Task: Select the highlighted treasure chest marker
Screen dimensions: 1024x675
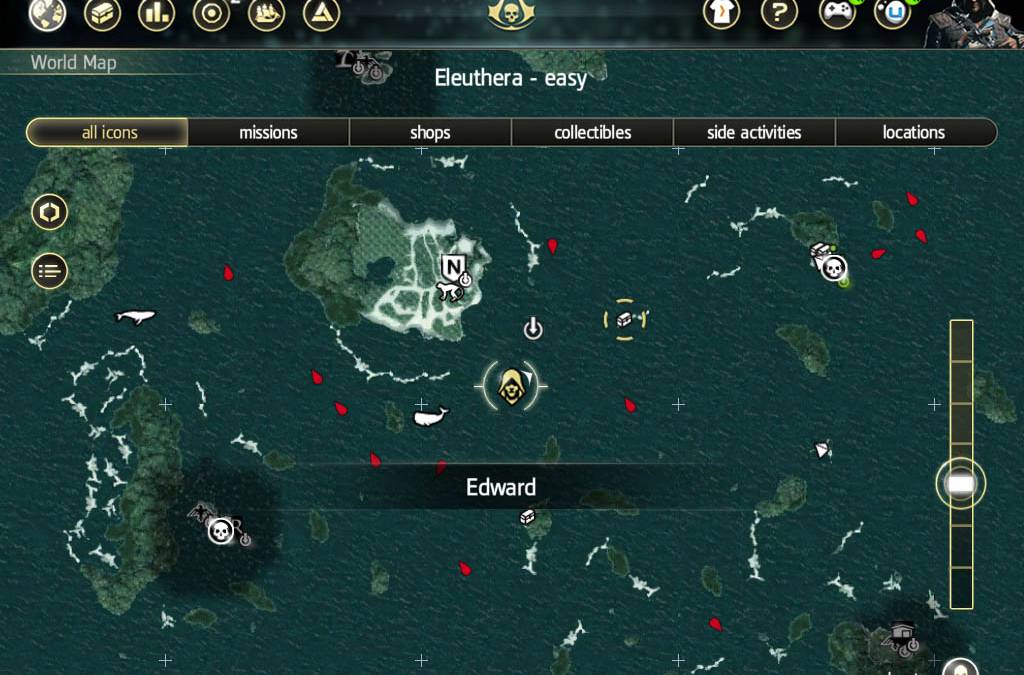Action: pyautogui.click(x=625, y=319)
